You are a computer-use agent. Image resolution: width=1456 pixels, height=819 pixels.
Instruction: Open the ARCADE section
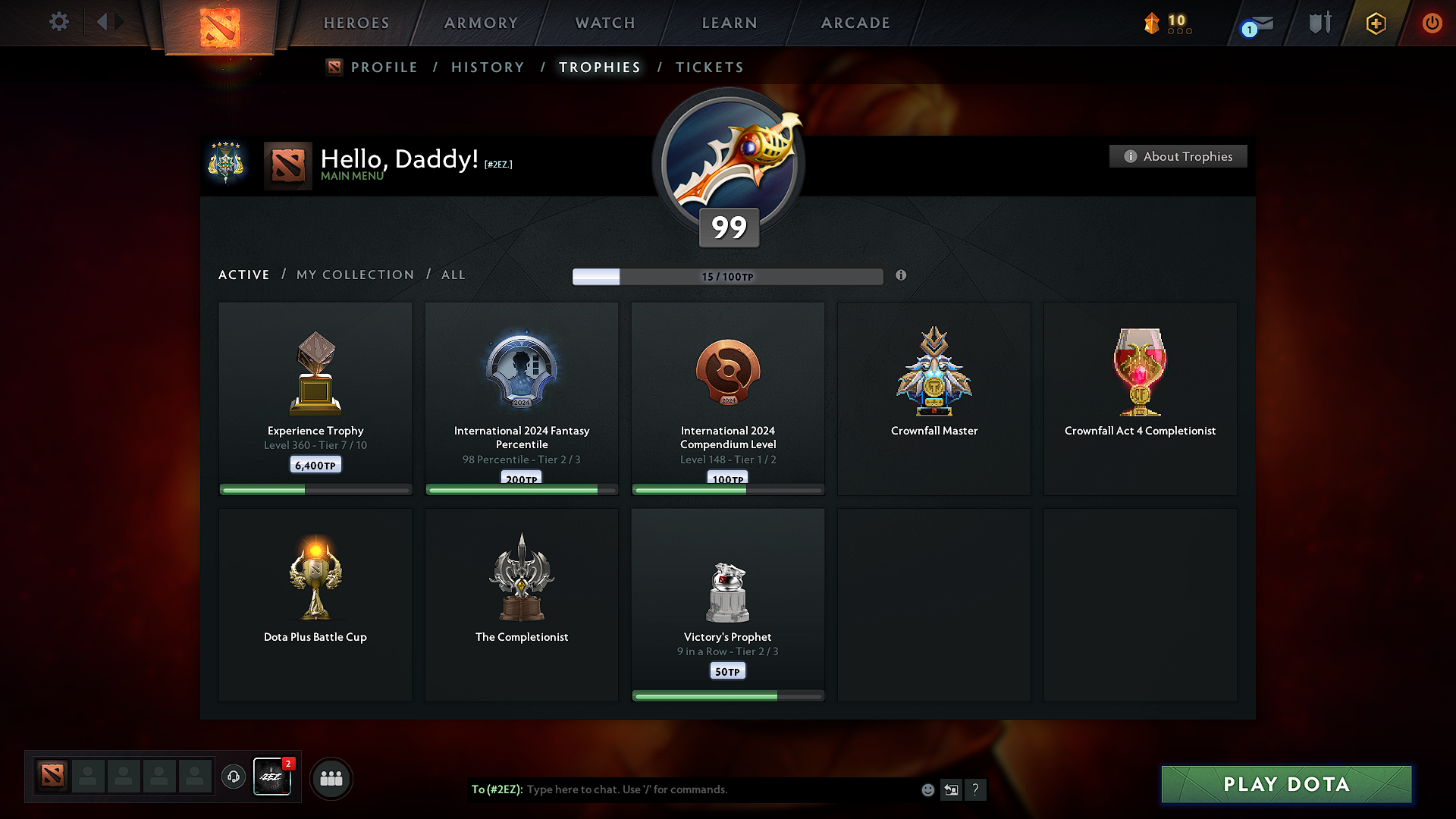pos(855,23)
